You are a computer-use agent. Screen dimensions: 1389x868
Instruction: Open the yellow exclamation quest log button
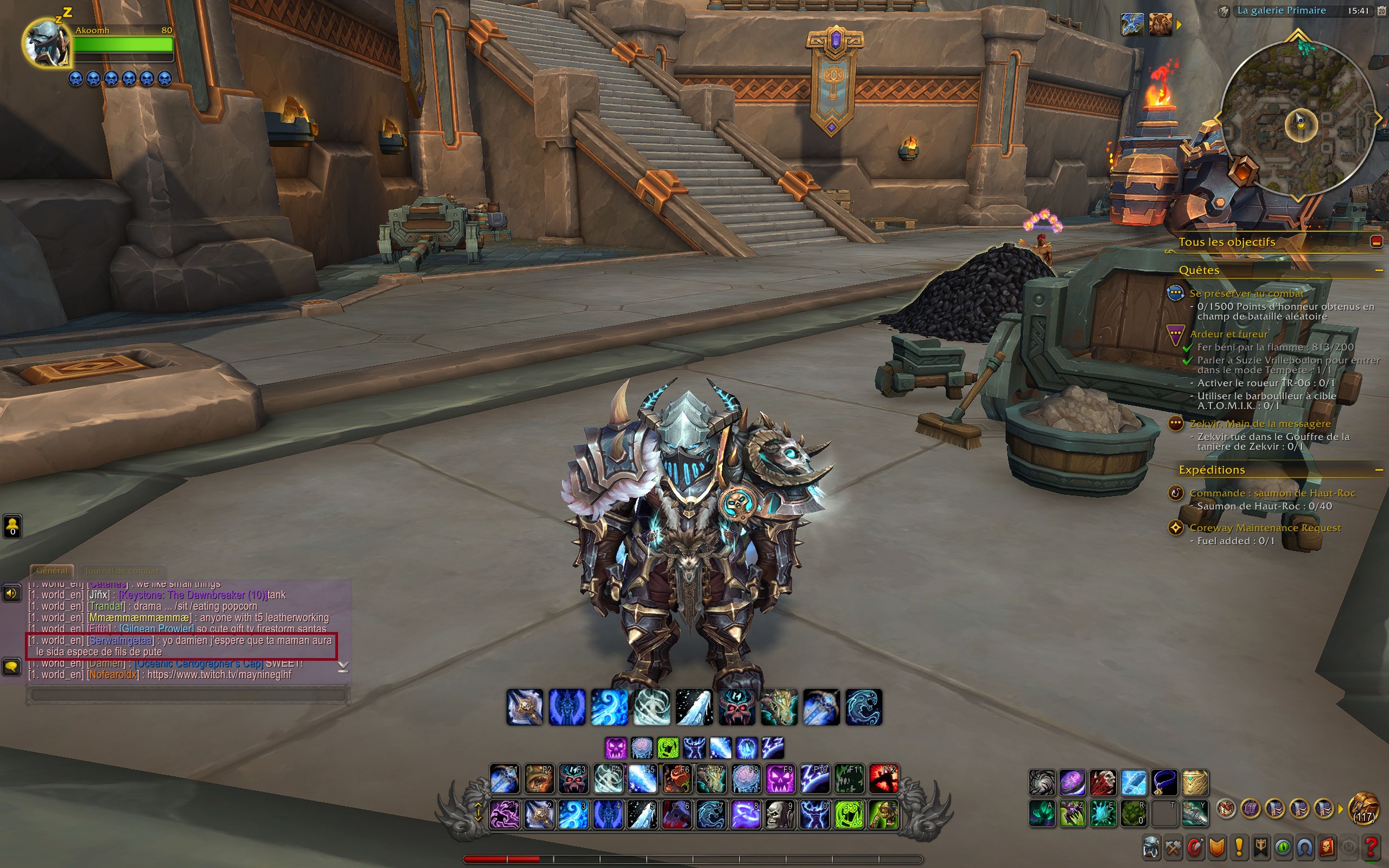click(1239, 847)
